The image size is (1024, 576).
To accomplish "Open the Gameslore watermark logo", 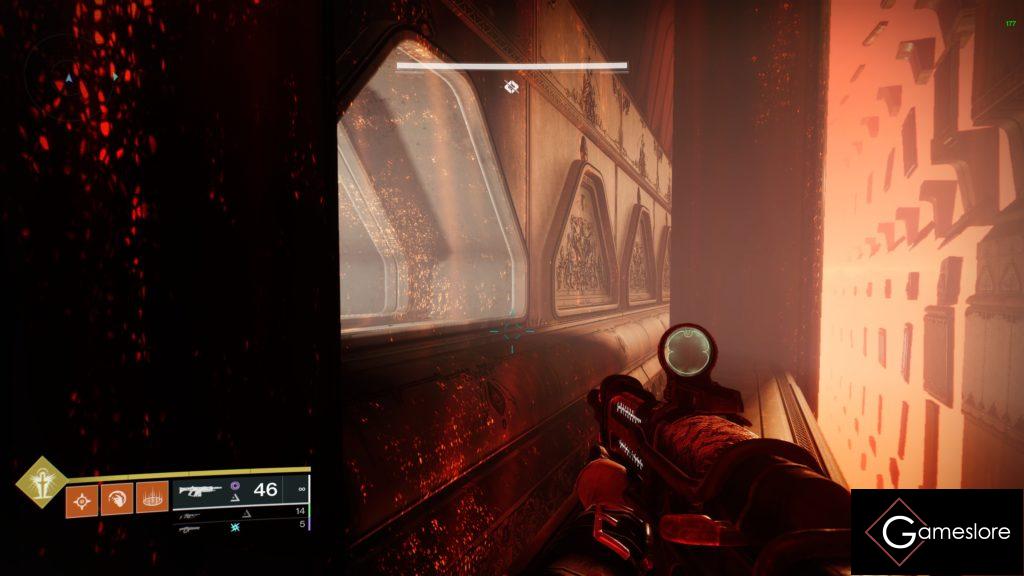I will pyautogui.click(x=936, y=531).
